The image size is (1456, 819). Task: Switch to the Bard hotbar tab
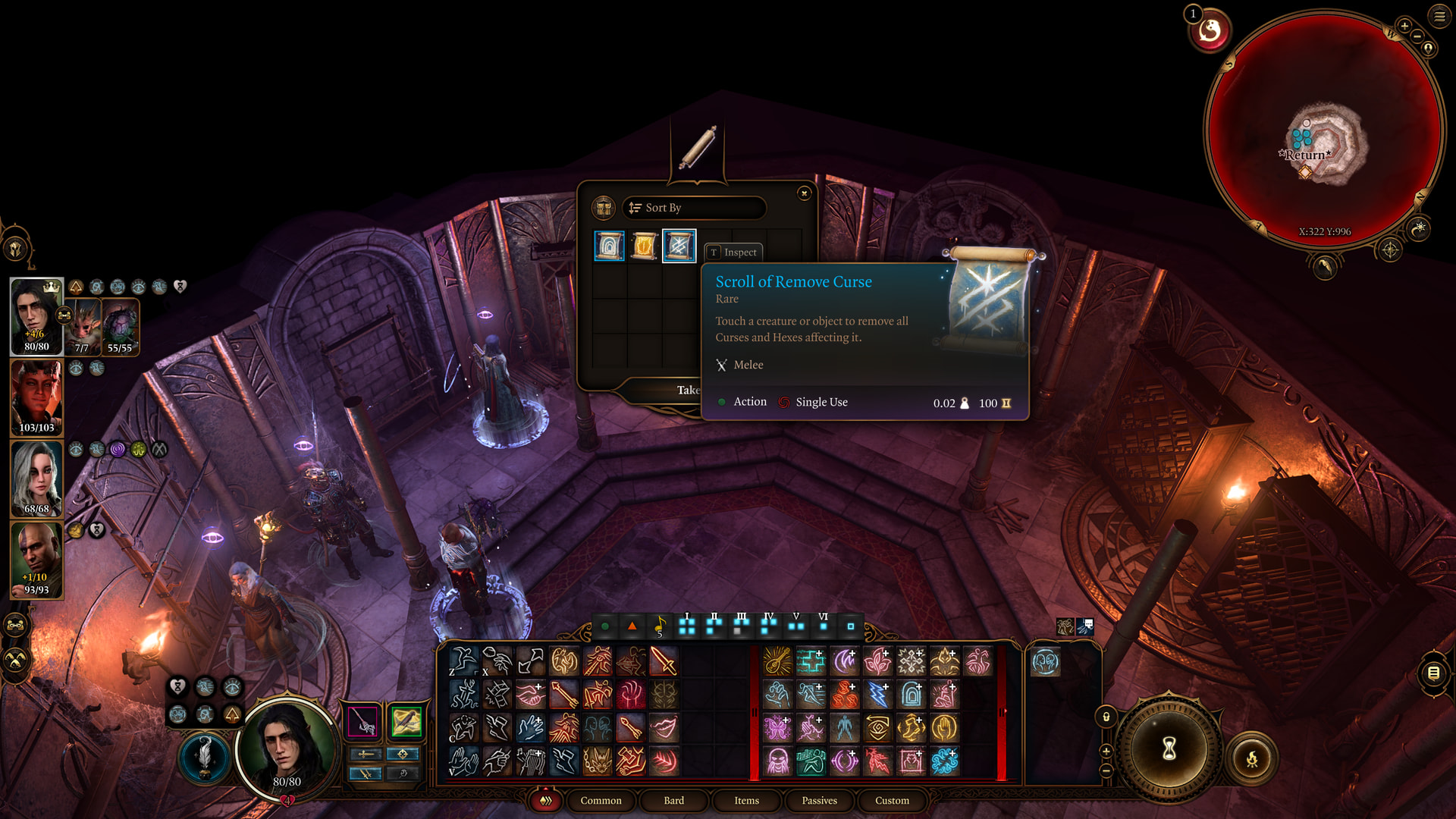coord(673,800)
